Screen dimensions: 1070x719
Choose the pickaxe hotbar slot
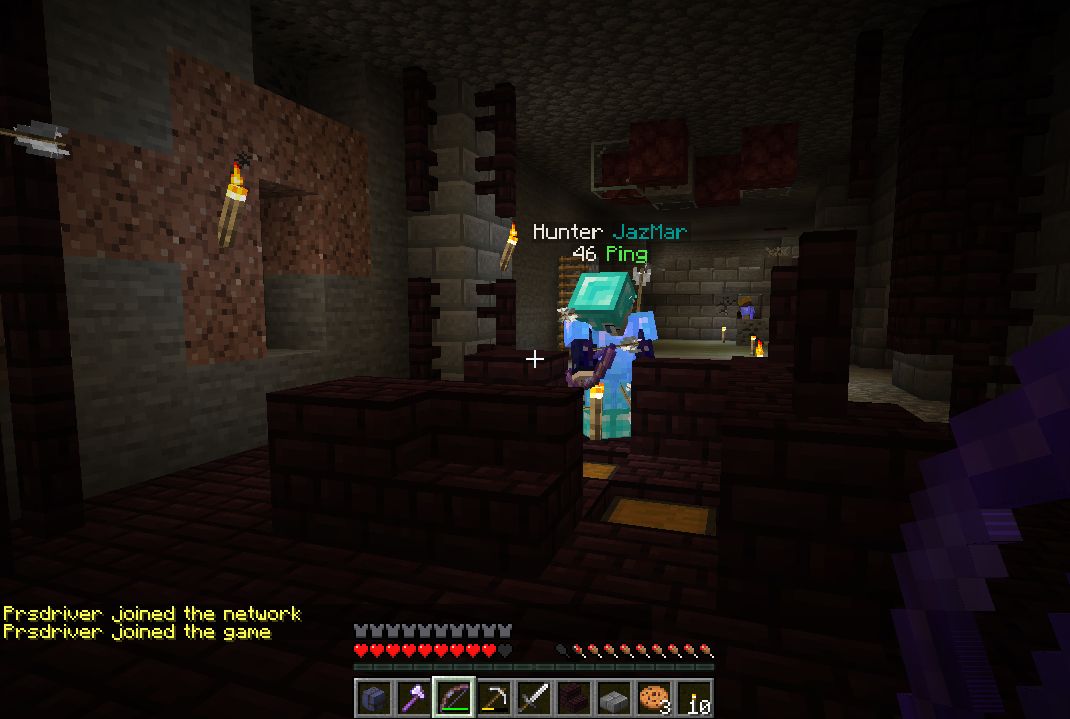pos(493,698)
